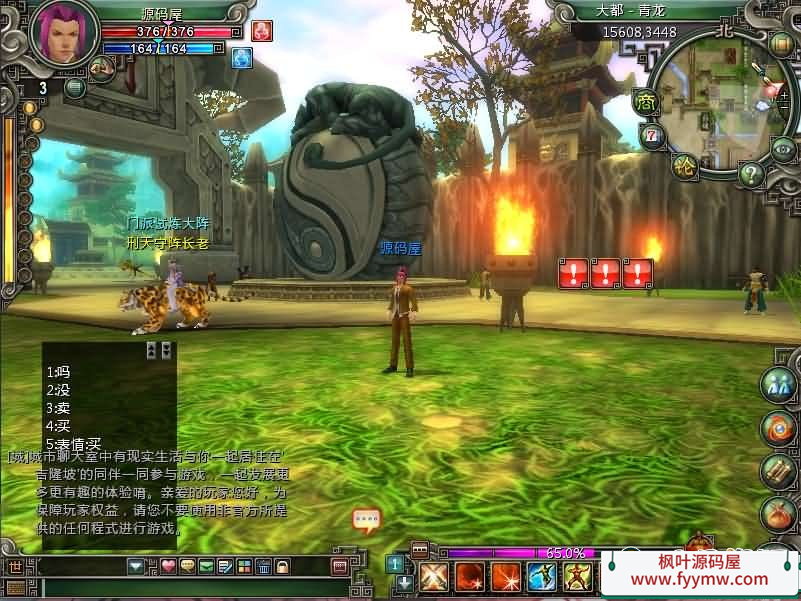Click the 世 world channel button
801x601 pixels.
tap(15, 566)
